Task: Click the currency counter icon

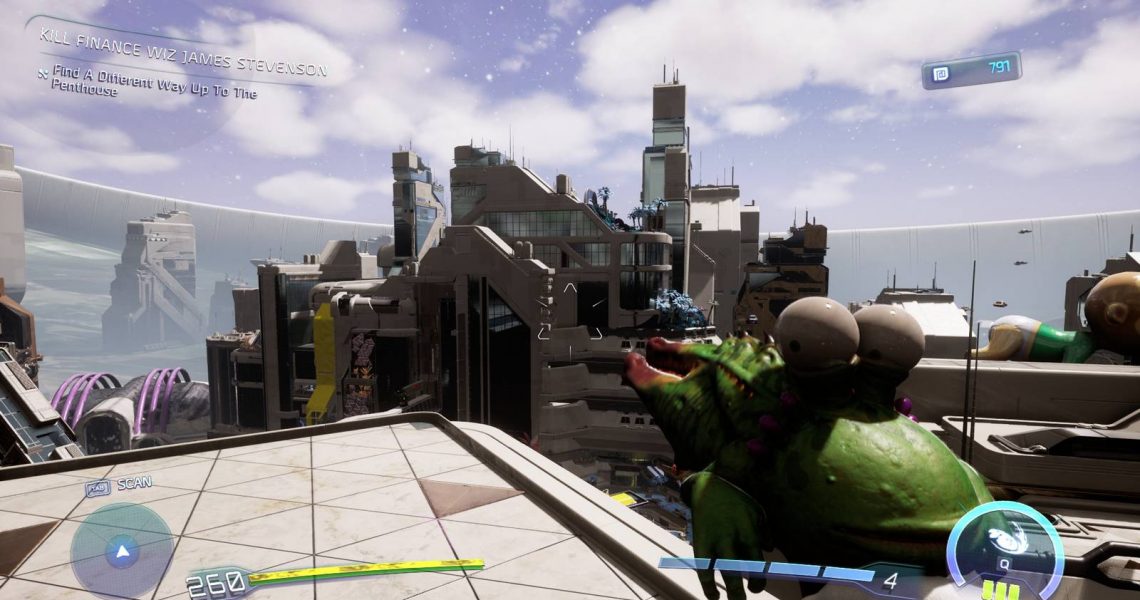Action: (941, 73)
